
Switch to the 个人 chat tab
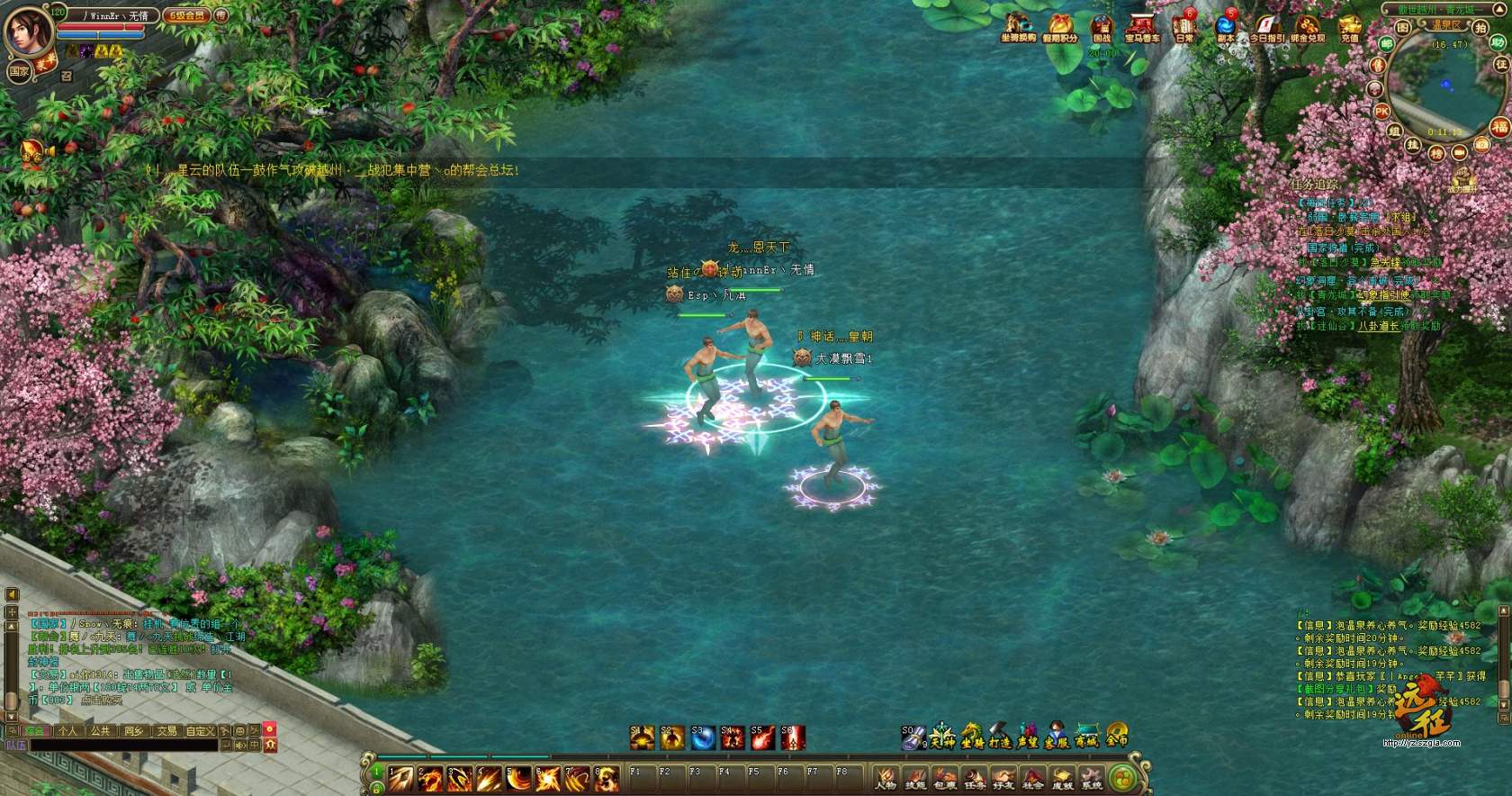67,731
